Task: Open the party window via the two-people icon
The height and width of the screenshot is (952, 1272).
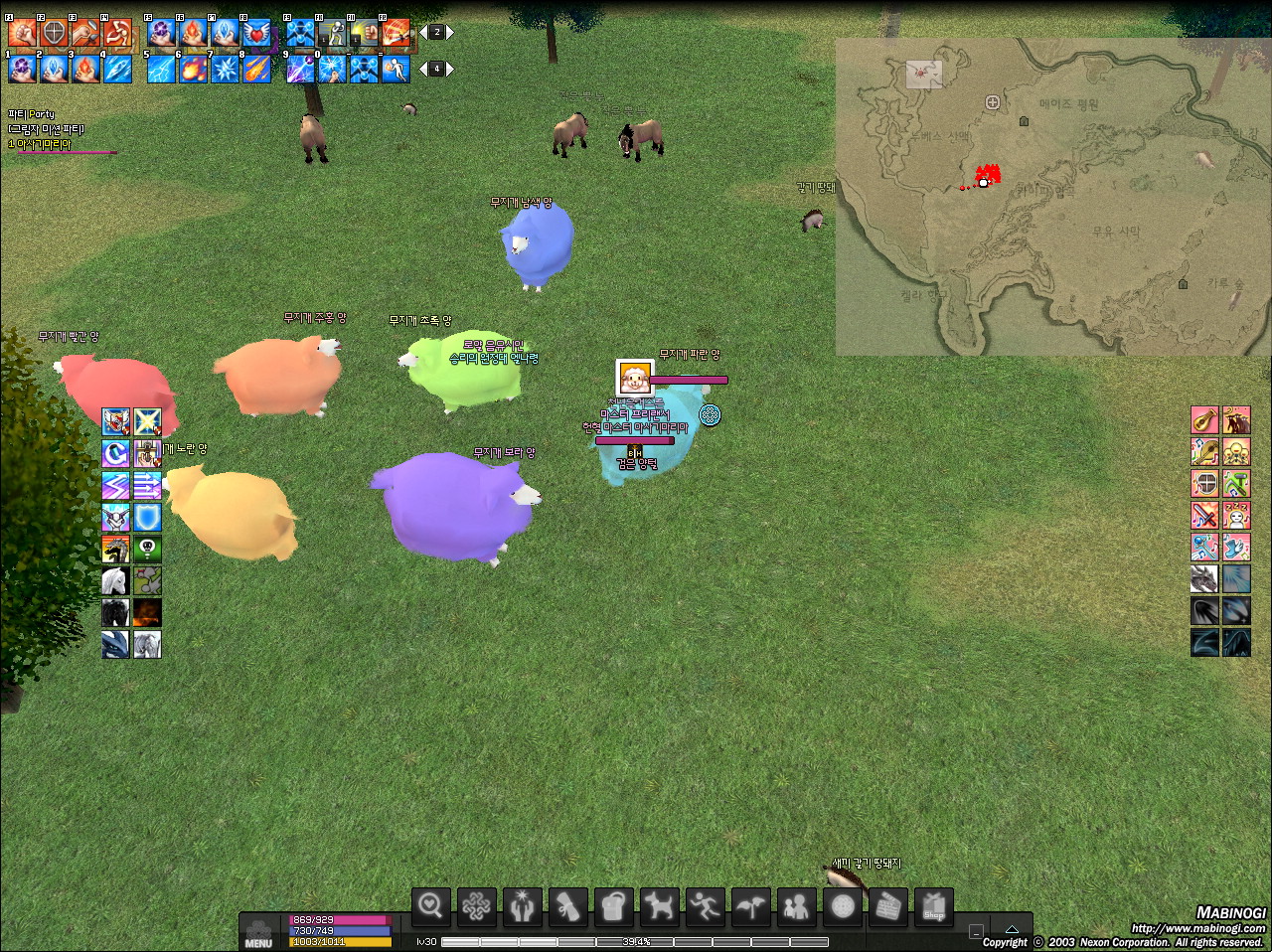Action: coord(798,904)
